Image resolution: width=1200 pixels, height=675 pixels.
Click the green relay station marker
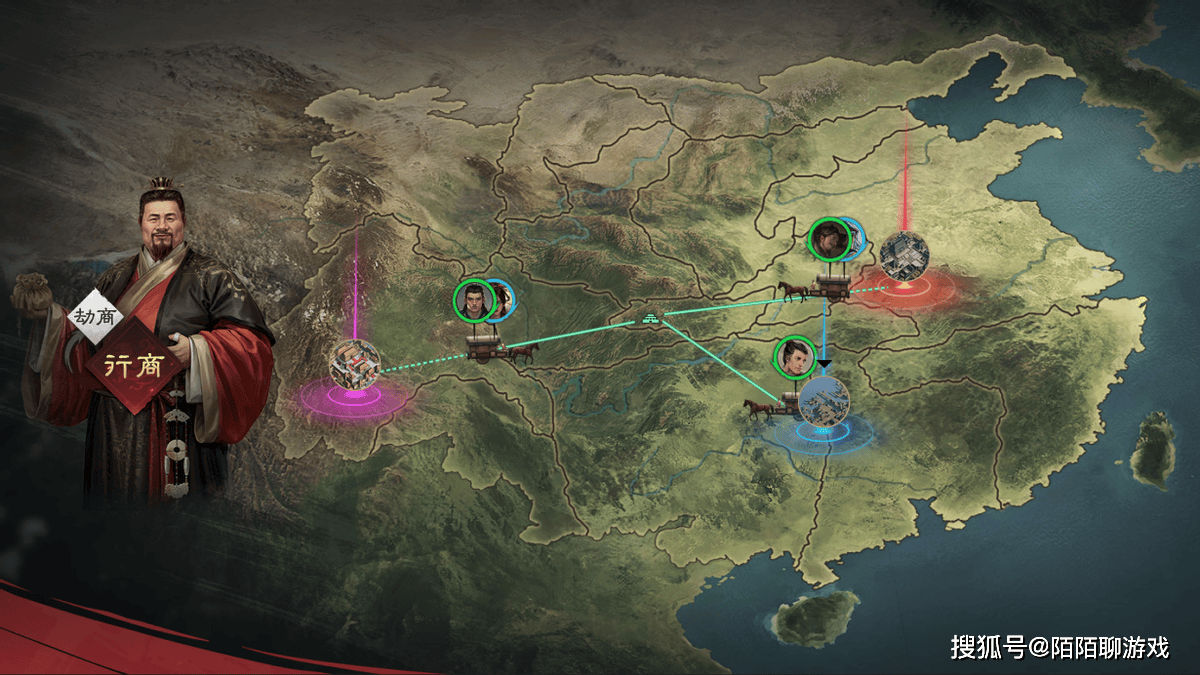click(x=651, y=318)
